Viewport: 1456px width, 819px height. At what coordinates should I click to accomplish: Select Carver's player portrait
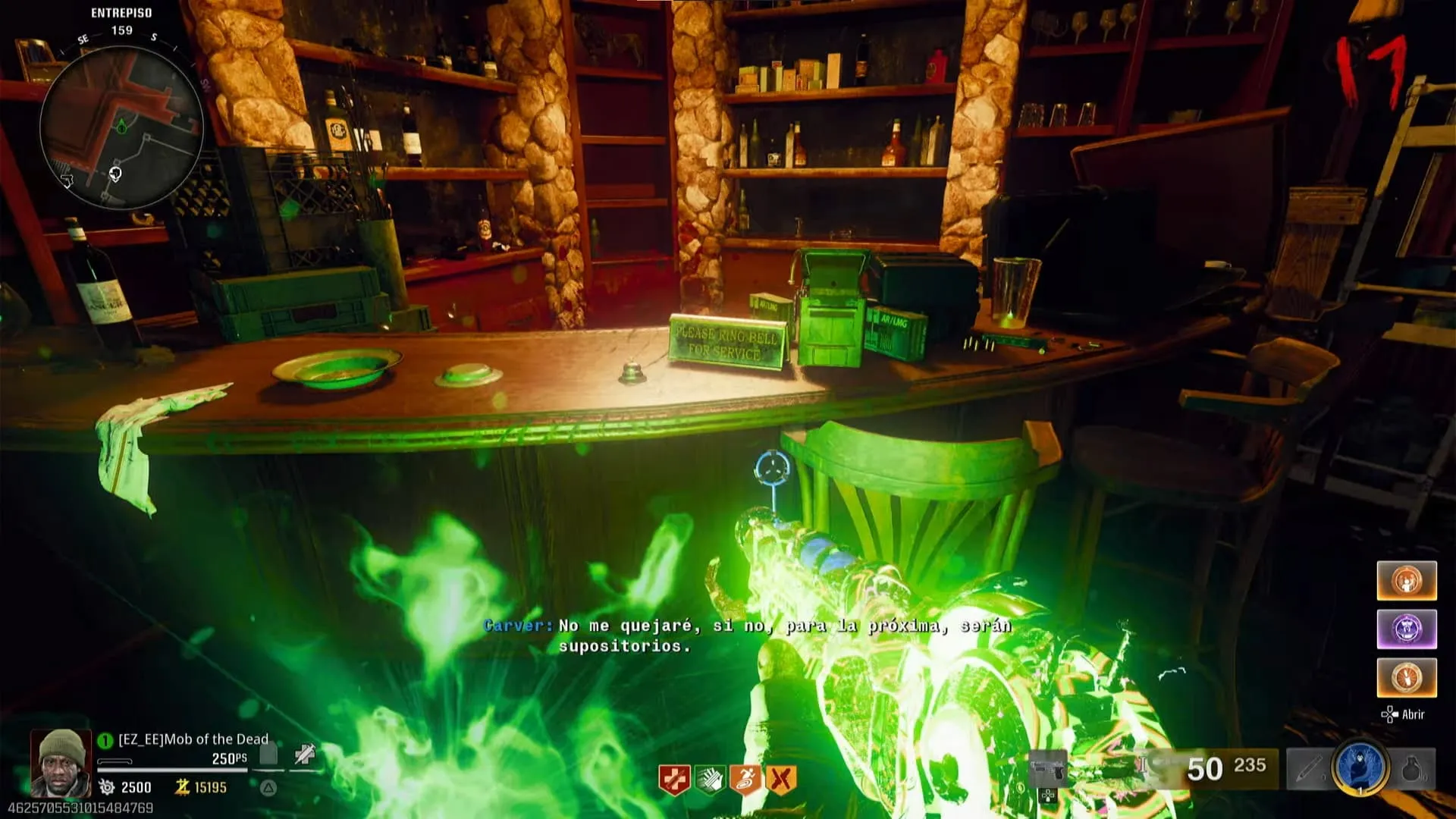tap(61, 762)
